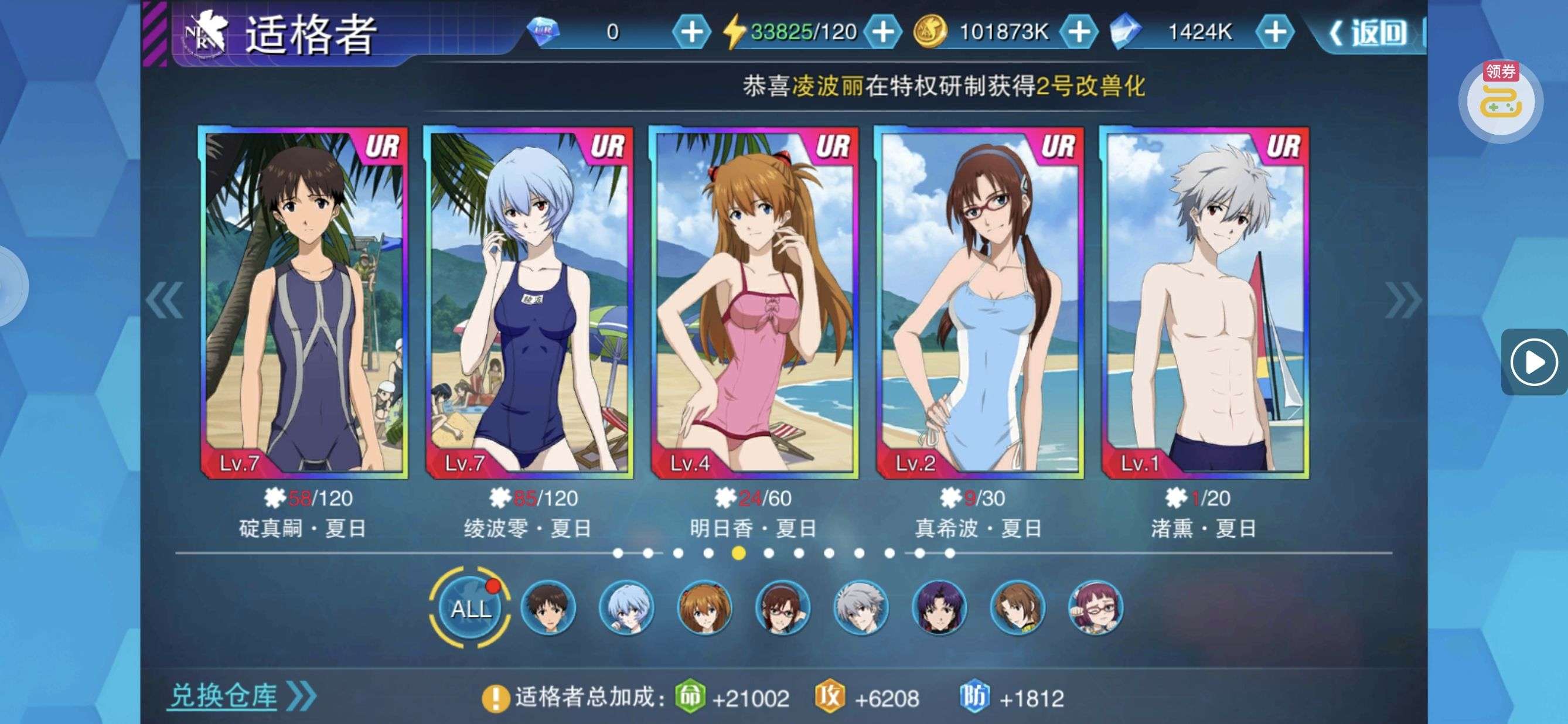Open the 领券 coupon overlay icon
The width and height of the screenshot is (1568, 724).
[x=1501, y=100]
